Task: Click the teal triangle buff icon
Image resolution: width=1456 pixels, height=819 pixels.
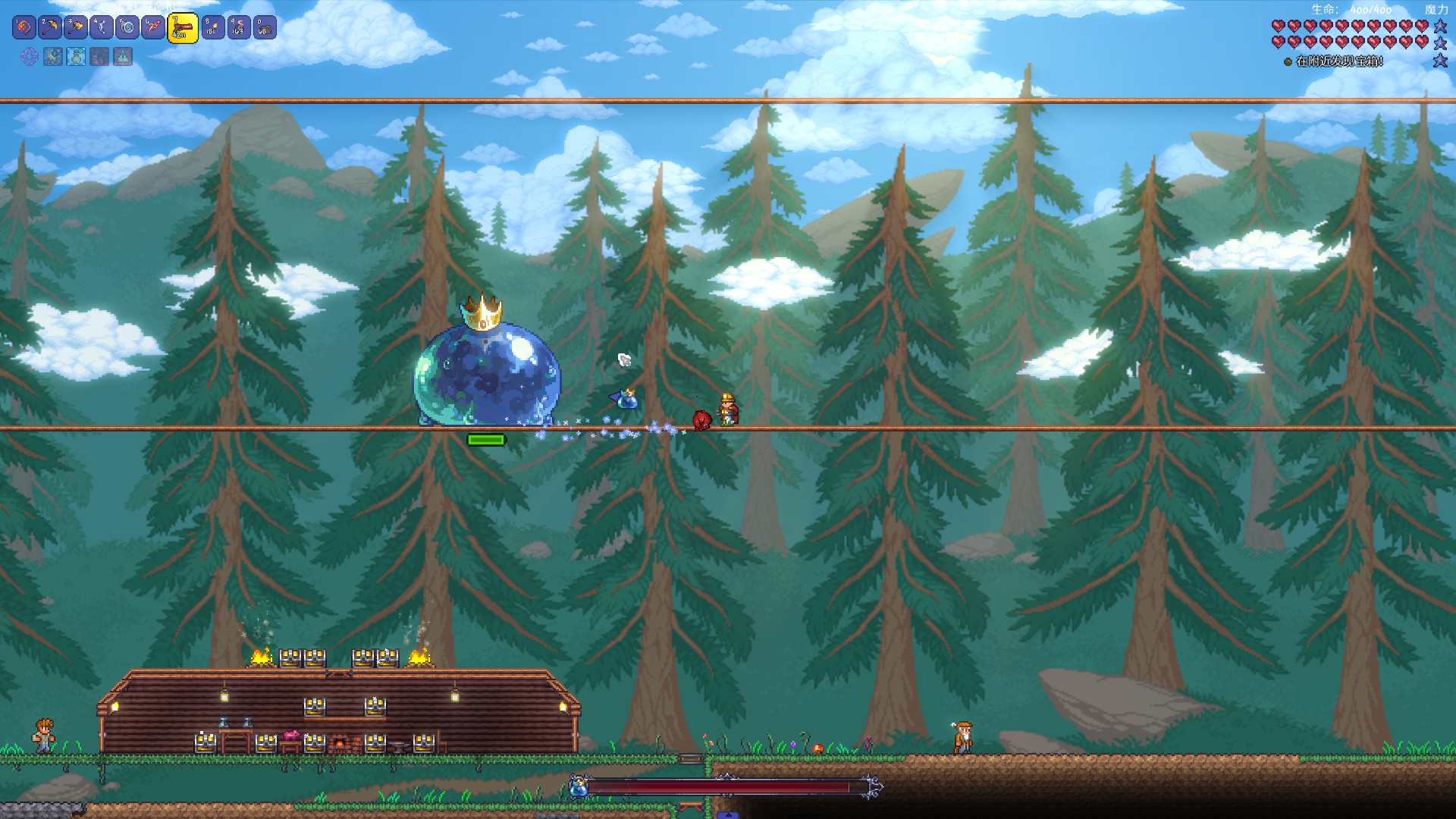Action: pyautogui.click(x=123, y=56)
